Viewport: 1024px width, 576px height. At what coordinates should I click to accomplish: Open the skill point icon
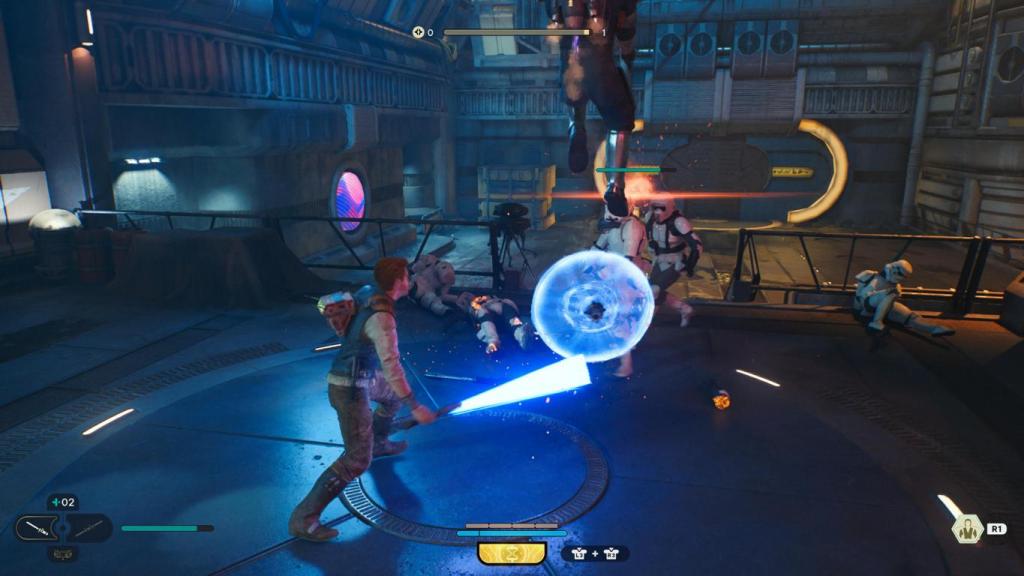tap(419, 32)
